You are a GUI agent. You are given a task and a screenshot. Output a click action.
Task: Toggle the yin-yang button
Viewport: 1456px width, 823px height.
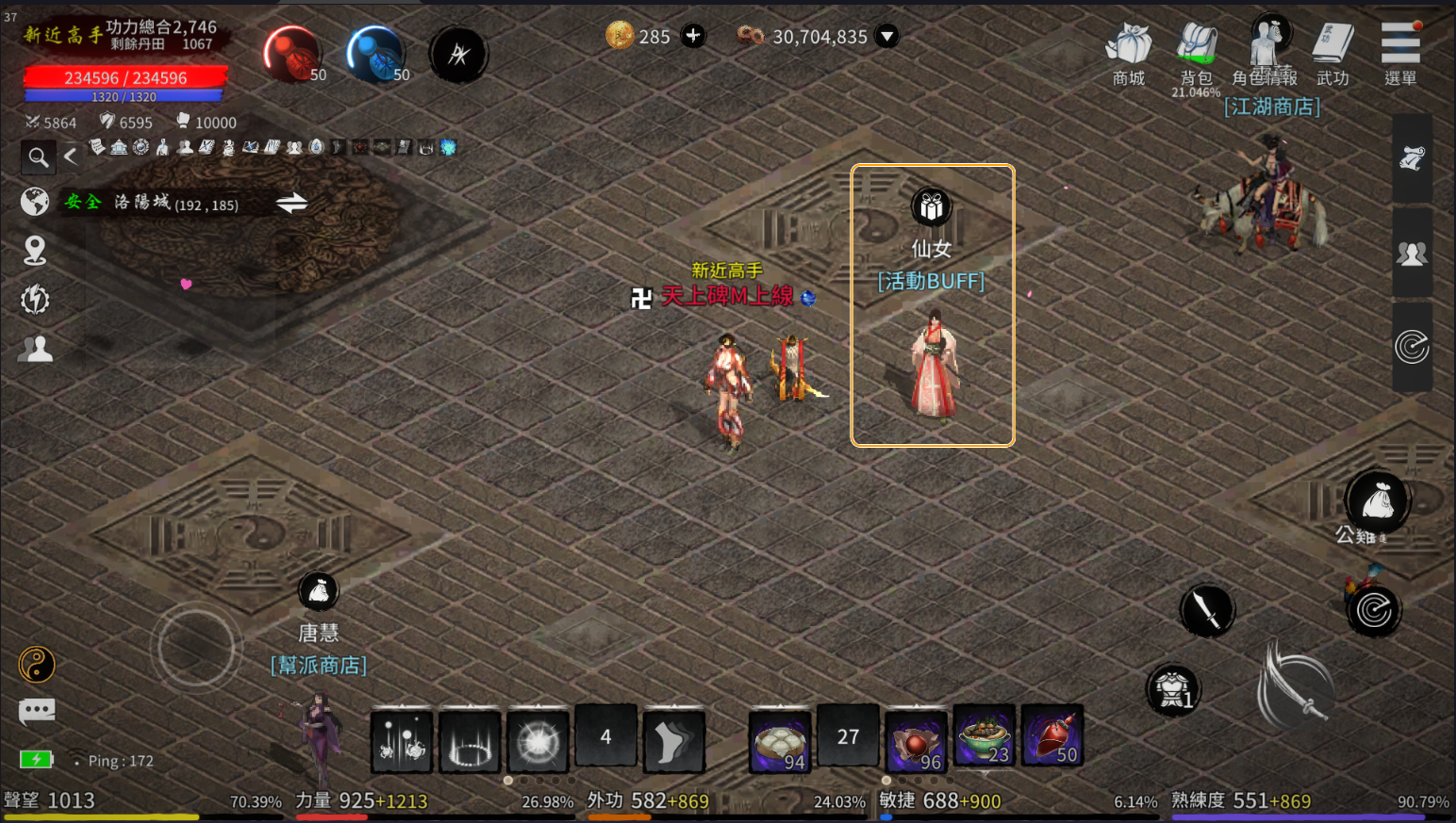tap(37, 665)
